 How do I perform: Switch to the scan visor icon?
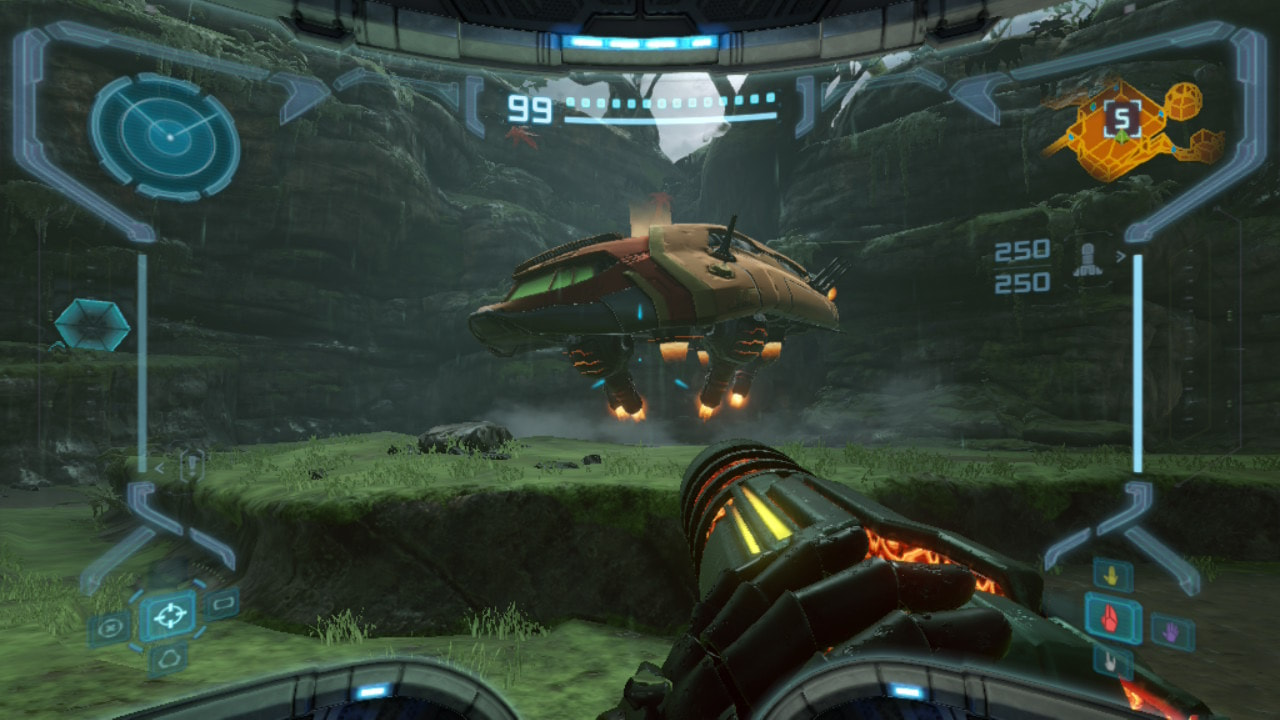(x=110, y=628)
